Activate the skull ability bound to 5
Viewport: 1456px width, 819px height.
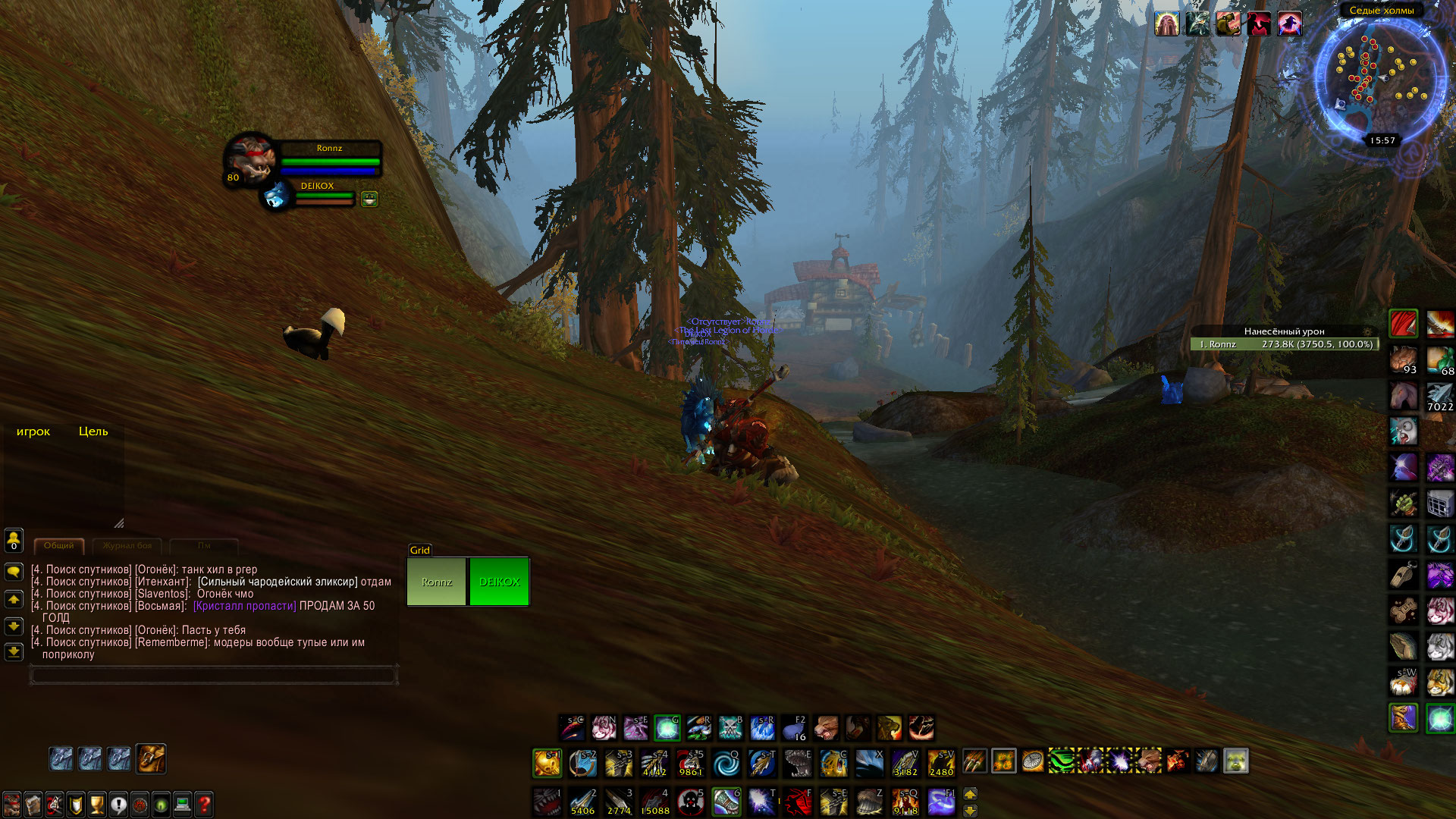(690, 802)
